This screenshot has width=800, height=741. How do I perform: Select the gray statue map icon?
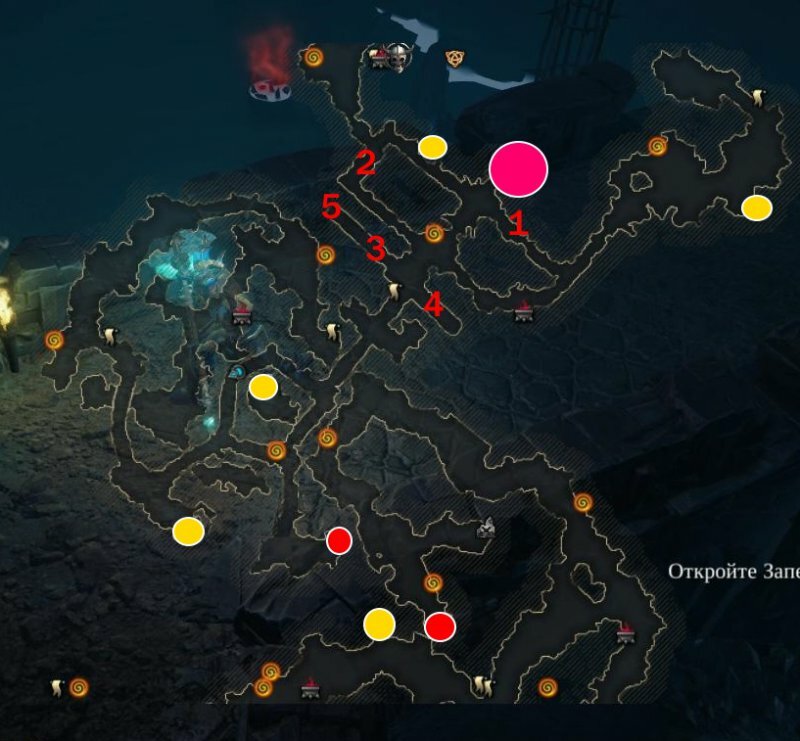[x=487, y=526]
